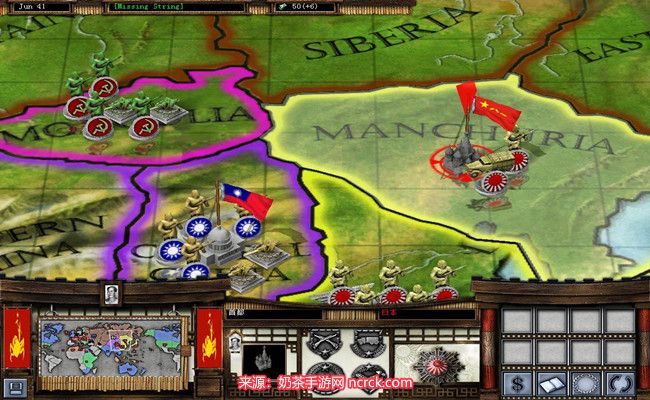Viewport: 650px width, 400px height.
Task: Open the dollar sign economy button
Action: [x=519, y=385]
